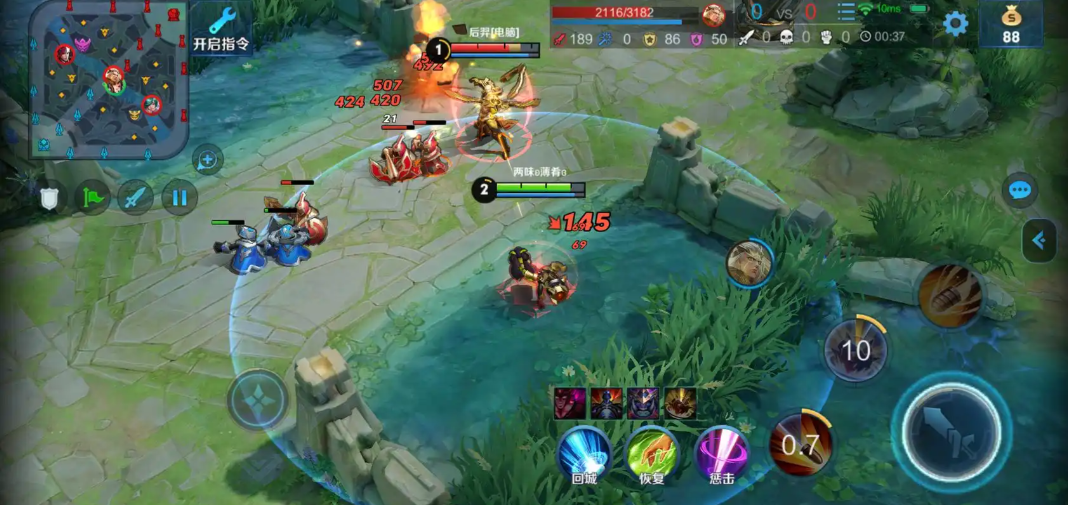Cast the glowing fist ultimate skill
This screenshot has height=505, width=1068.
click(x=950, y=296)
